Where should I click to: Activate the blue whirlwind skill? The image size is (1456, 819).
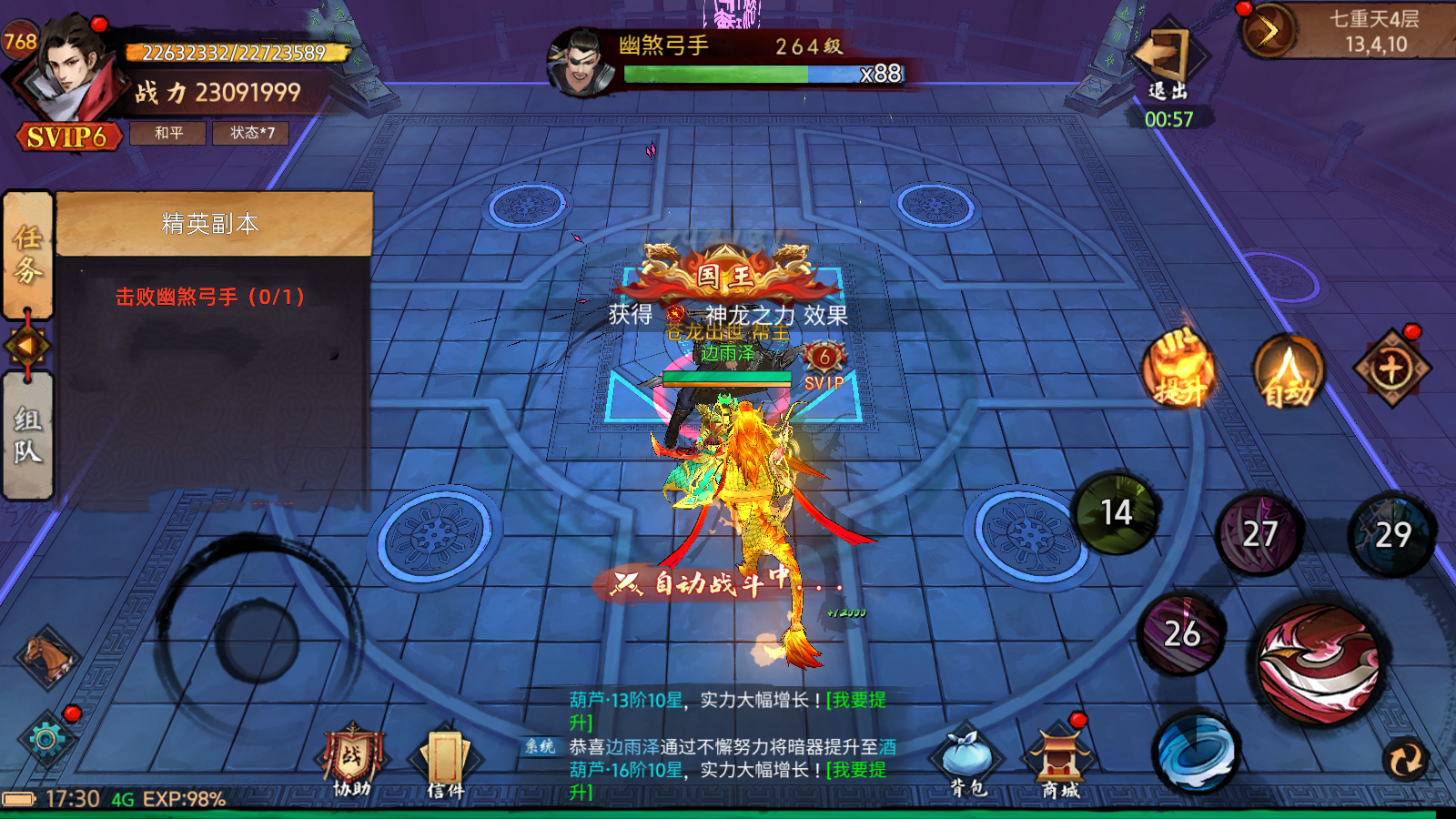point(1197,752)
